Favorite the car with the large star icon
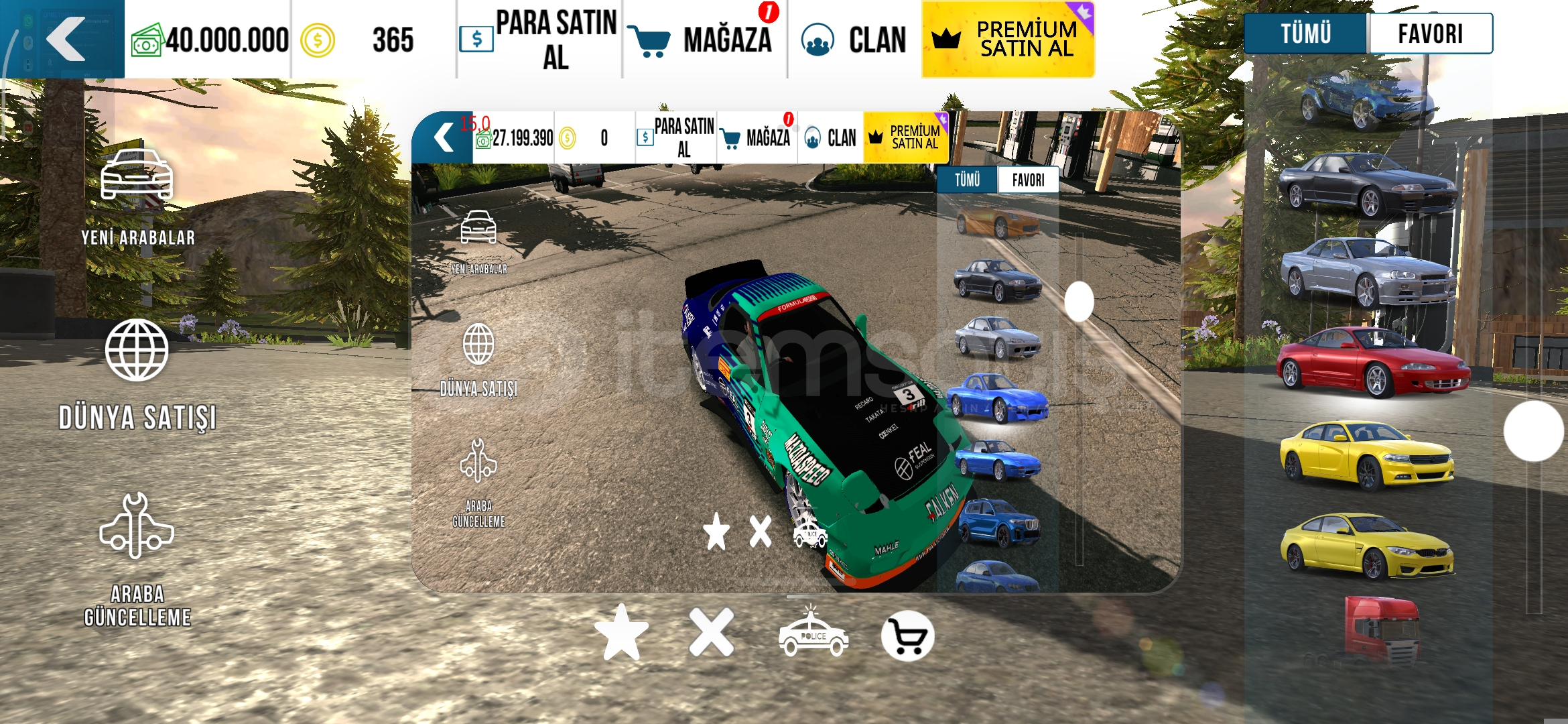The image size is (1568, 724). (622, 633)
